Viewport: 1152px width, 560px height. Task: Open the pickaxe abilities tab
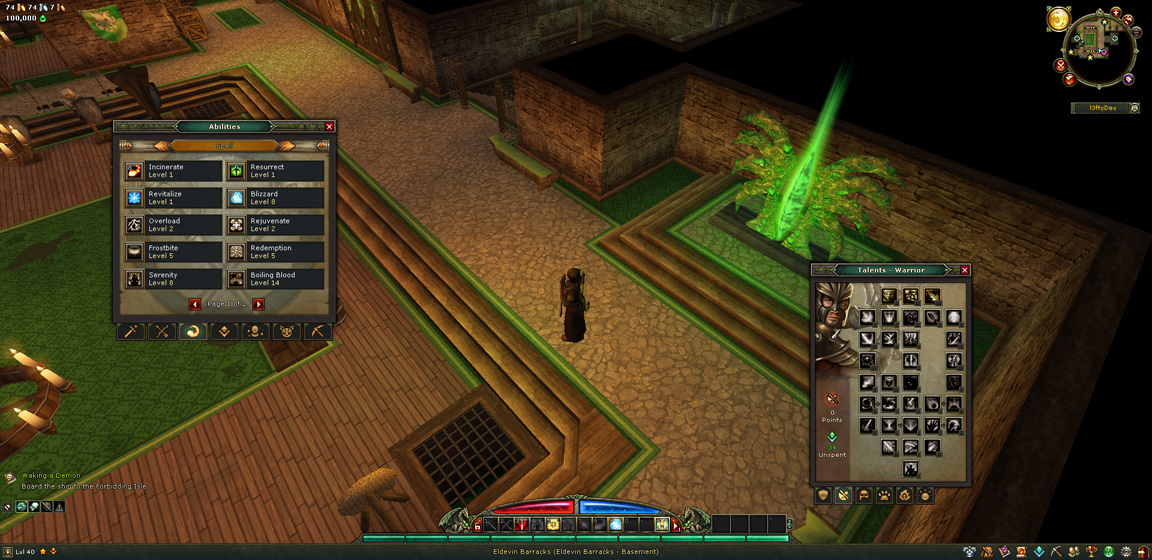[x=317, y=332]
